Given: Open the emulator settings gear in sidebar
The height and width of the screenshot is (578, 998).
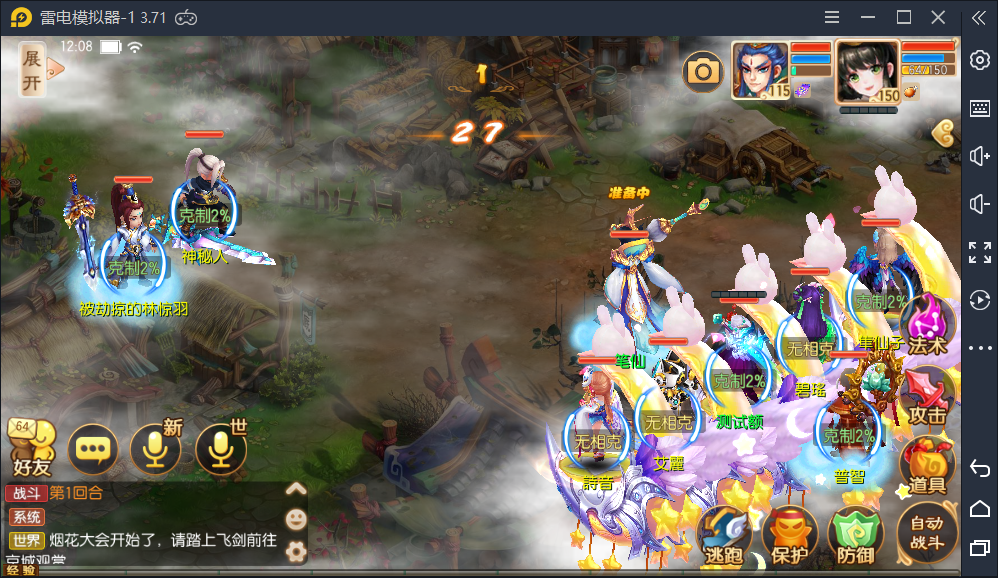Looking at the screenshot, I should click(980, 61).
